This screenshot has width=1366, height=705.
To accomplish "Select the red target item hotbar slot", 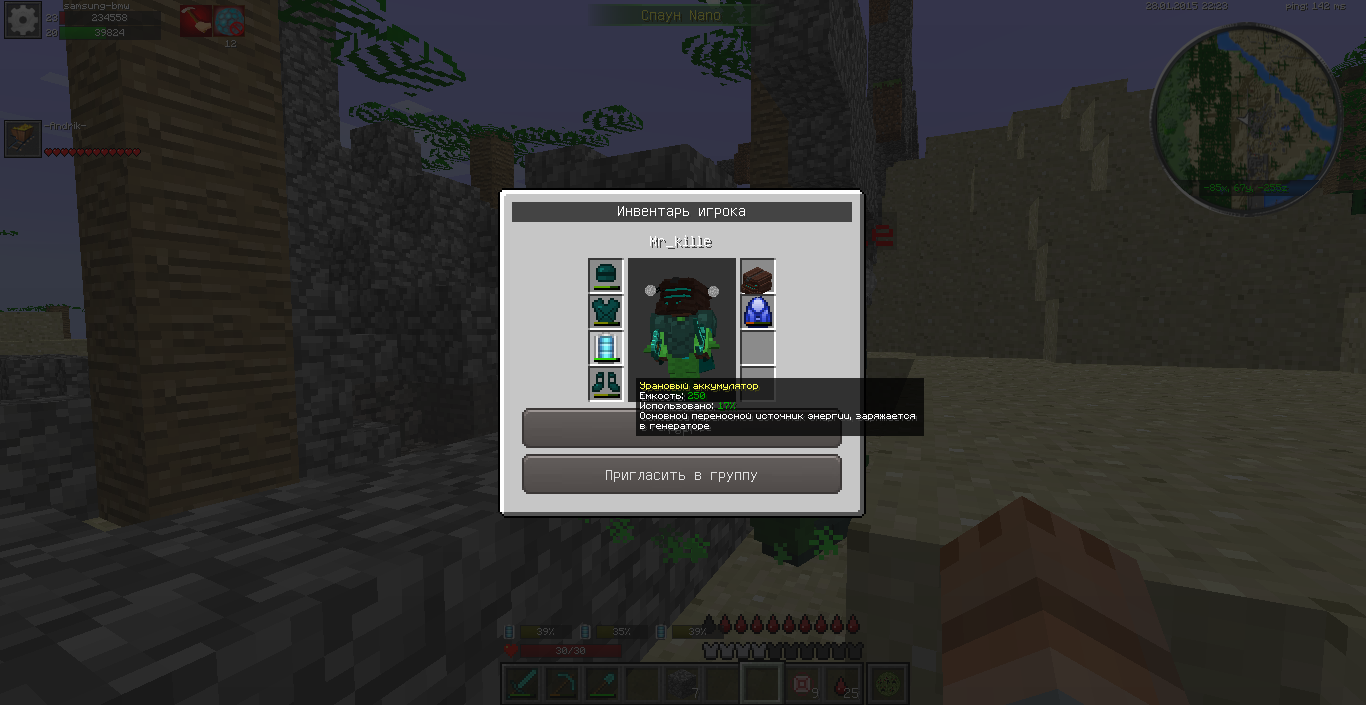I will [802, 683].
